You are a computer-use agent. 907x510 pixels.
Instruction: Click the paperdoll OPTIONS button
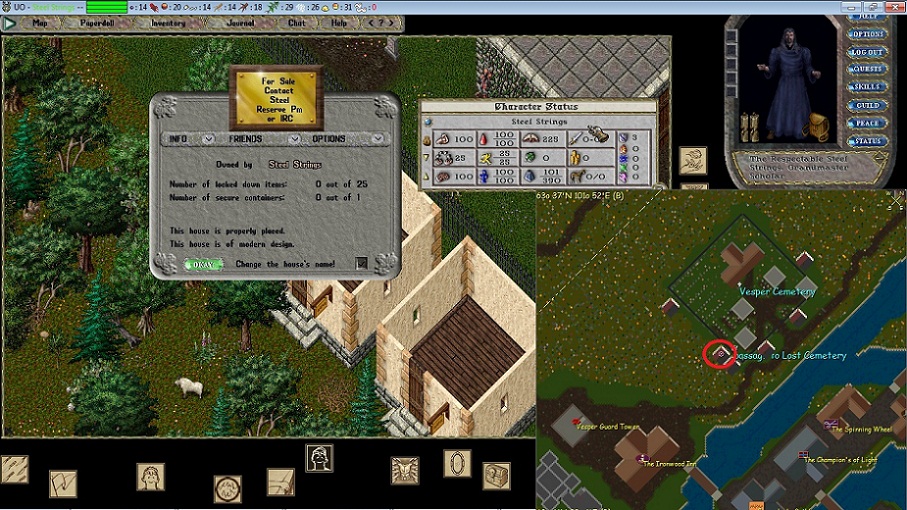click(x=867, y=35)
